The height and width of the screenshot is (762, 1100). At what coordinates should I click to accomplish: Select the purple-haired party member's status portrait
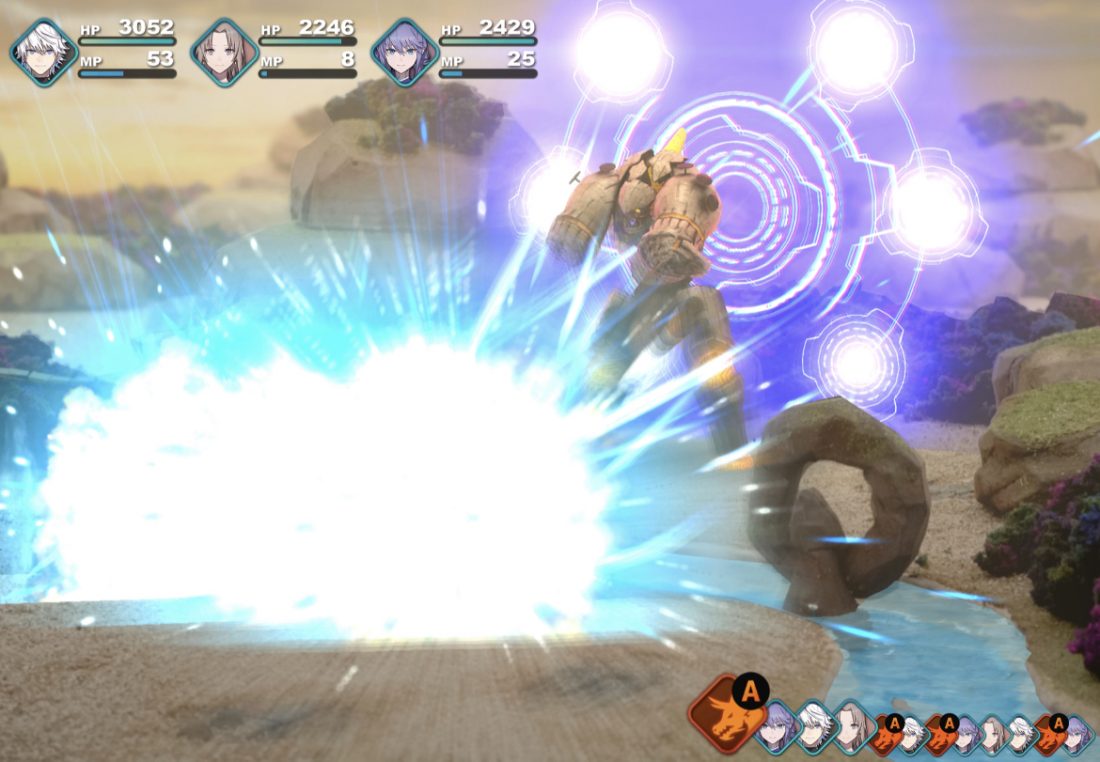click(x=405, y=52)
